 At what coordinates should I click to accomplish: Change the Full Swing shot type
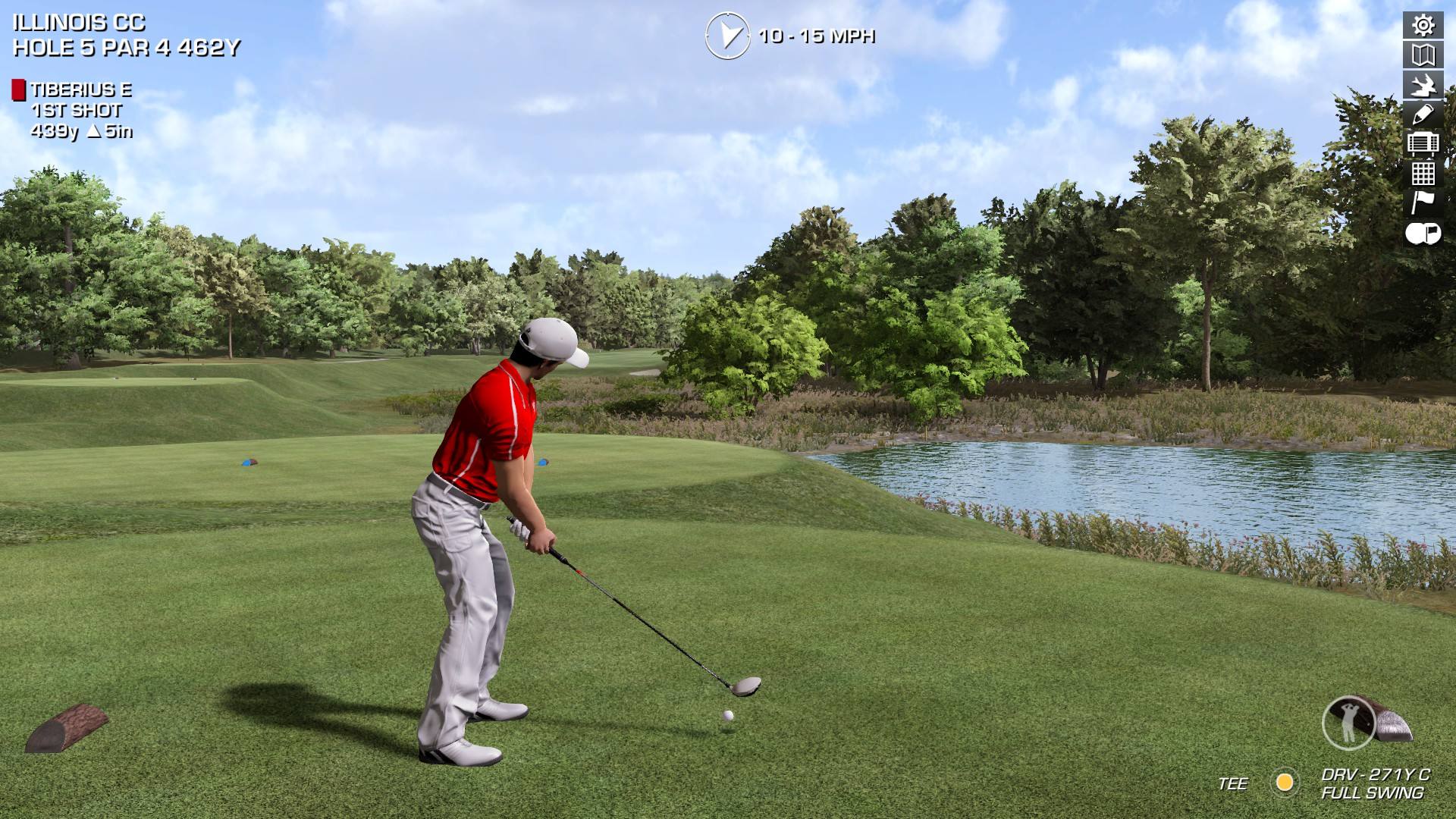click(x=1372, y=793)
